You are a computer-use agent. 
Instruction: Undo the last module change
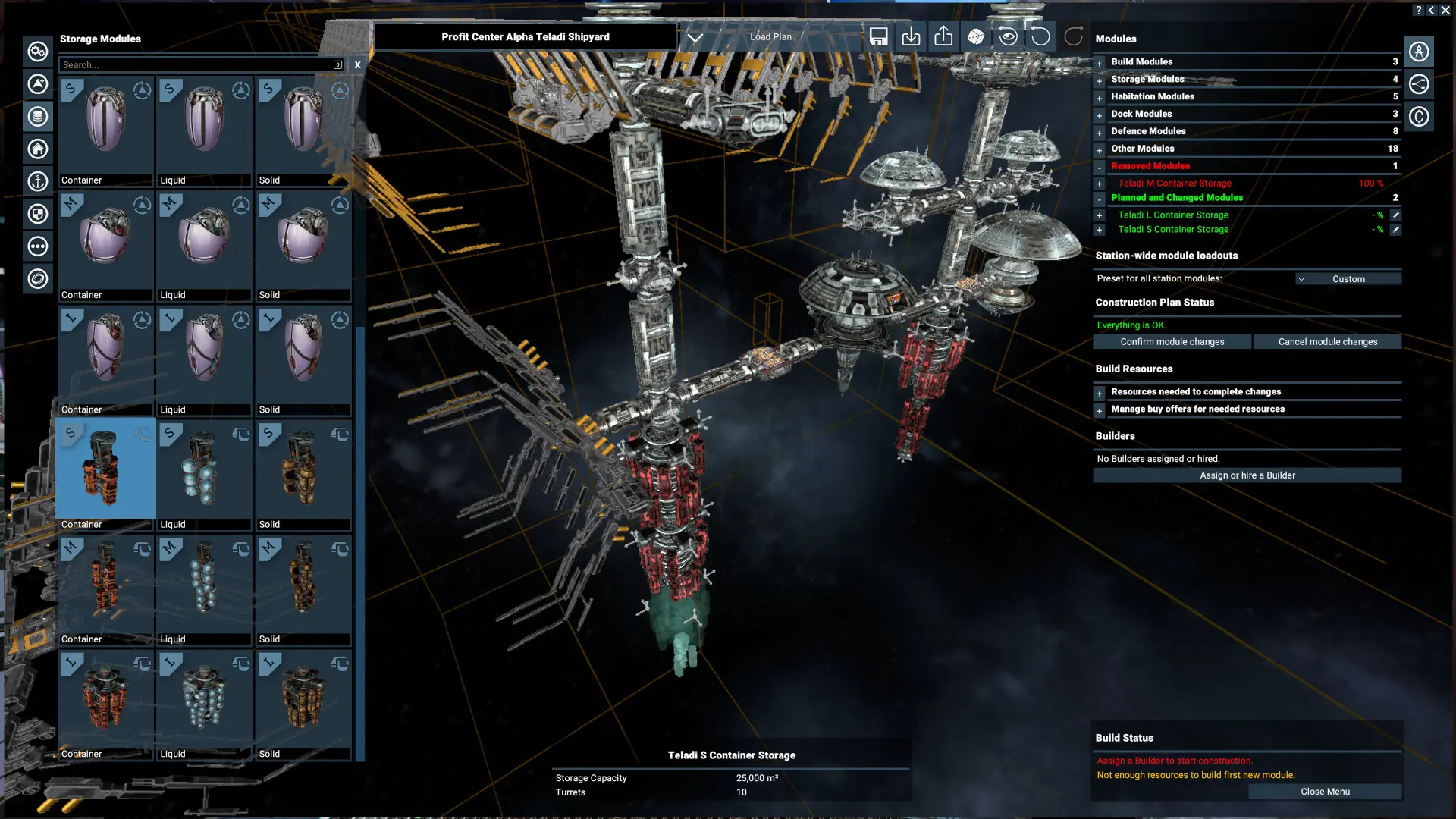tap(1040, 36)
